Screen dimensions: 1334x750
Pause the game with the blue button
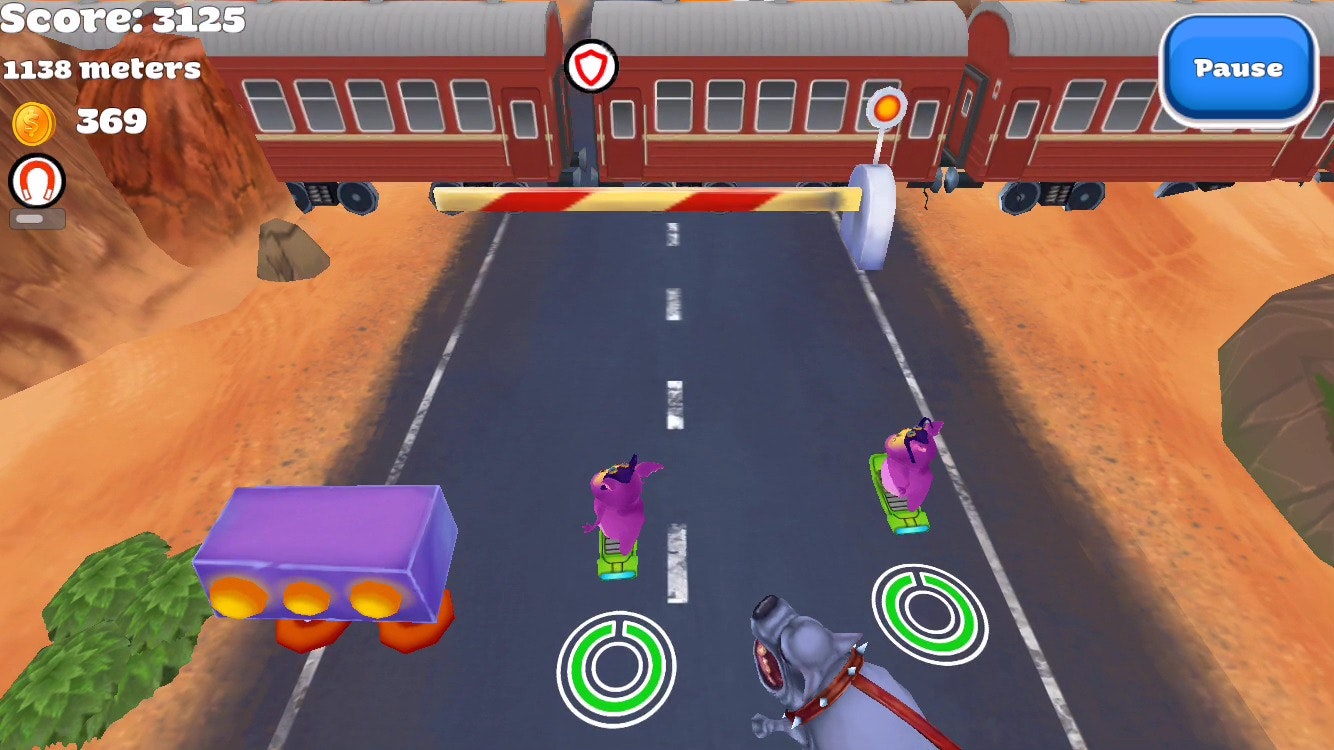click(1238, 69)
